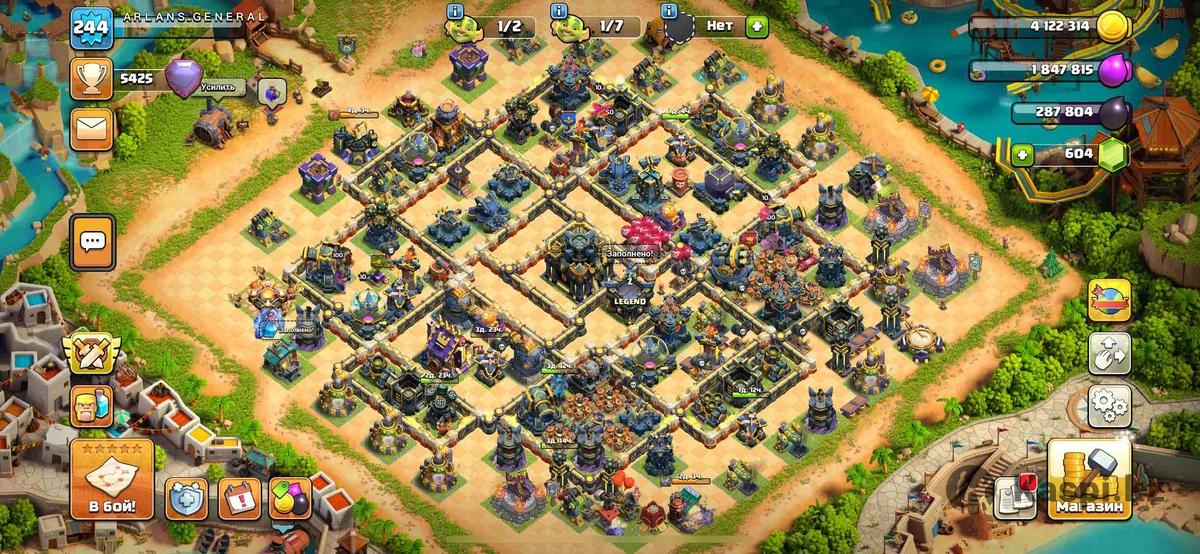The width and height of the screenshot is (1200, 554).
Task: Activate the shield with plus icon
Action: click(x=187, y=497)
